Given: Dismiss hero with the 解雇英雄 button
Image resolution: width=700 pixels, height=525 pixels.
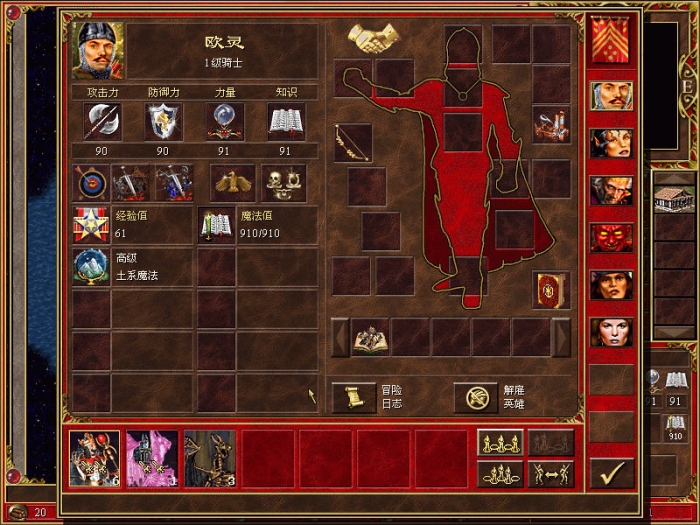Looking at the screenshot, I should coord(476,397).
